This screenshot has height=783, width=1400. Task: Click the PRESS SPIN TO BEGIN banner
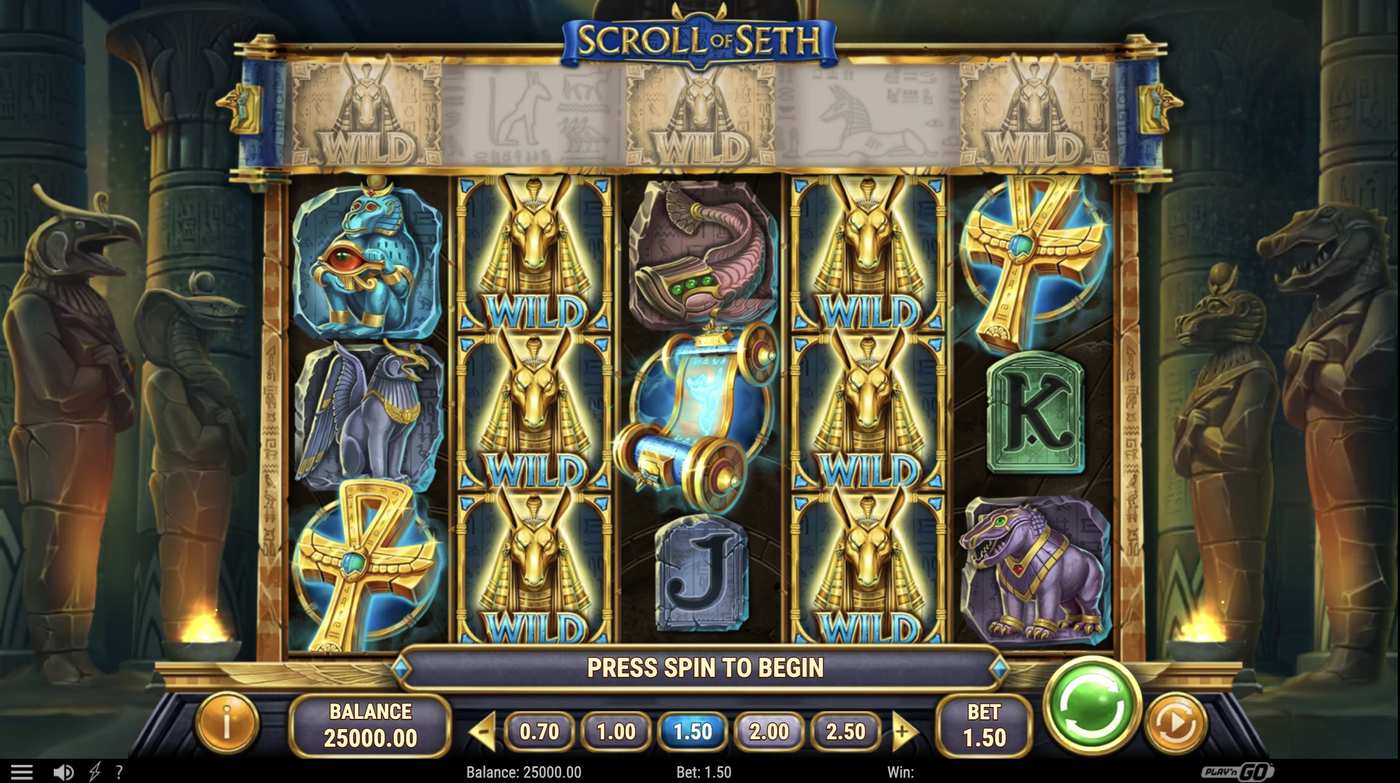[x=700, y=667]
